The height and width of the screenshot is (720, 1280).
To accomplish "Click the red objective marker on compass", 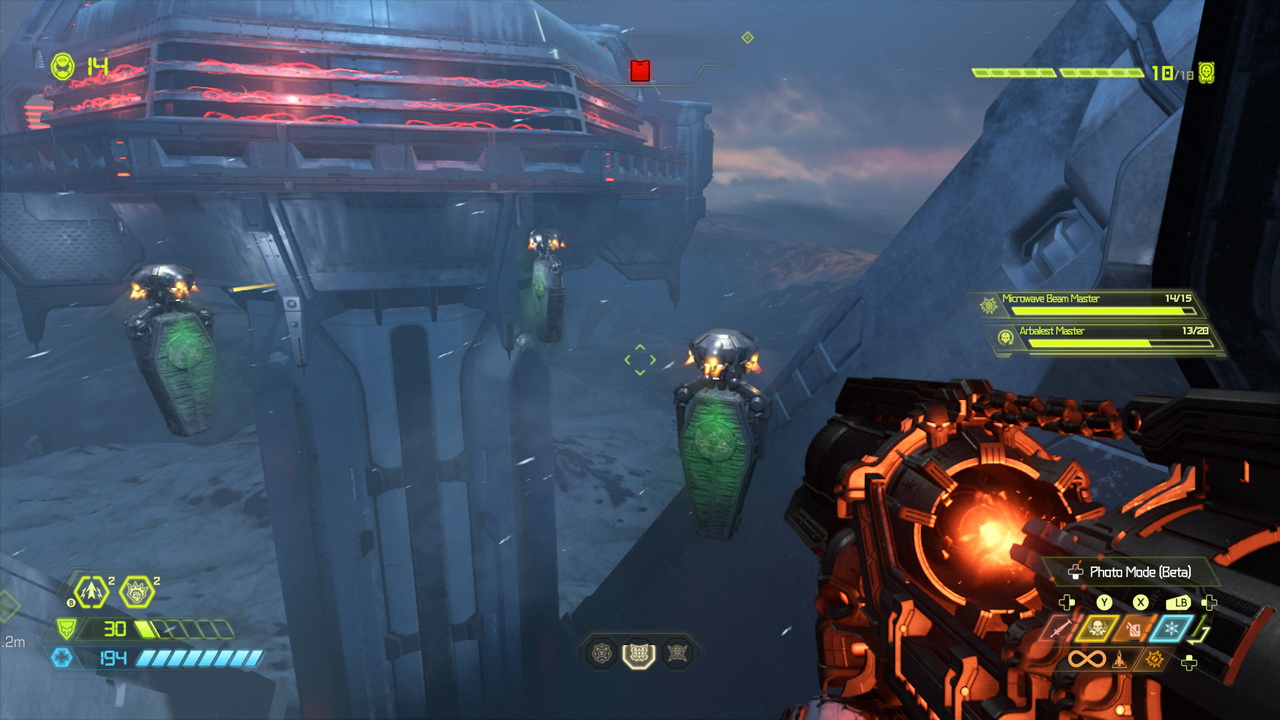I will [x=640, y=70].
